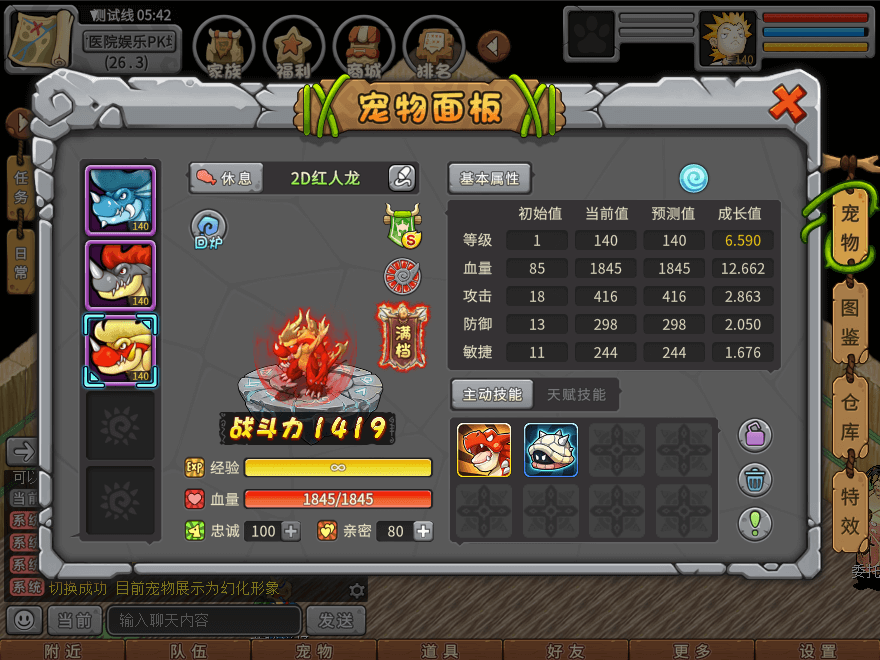Close the pet panel with the X
The image size is (880, 660).
[789, 101]
